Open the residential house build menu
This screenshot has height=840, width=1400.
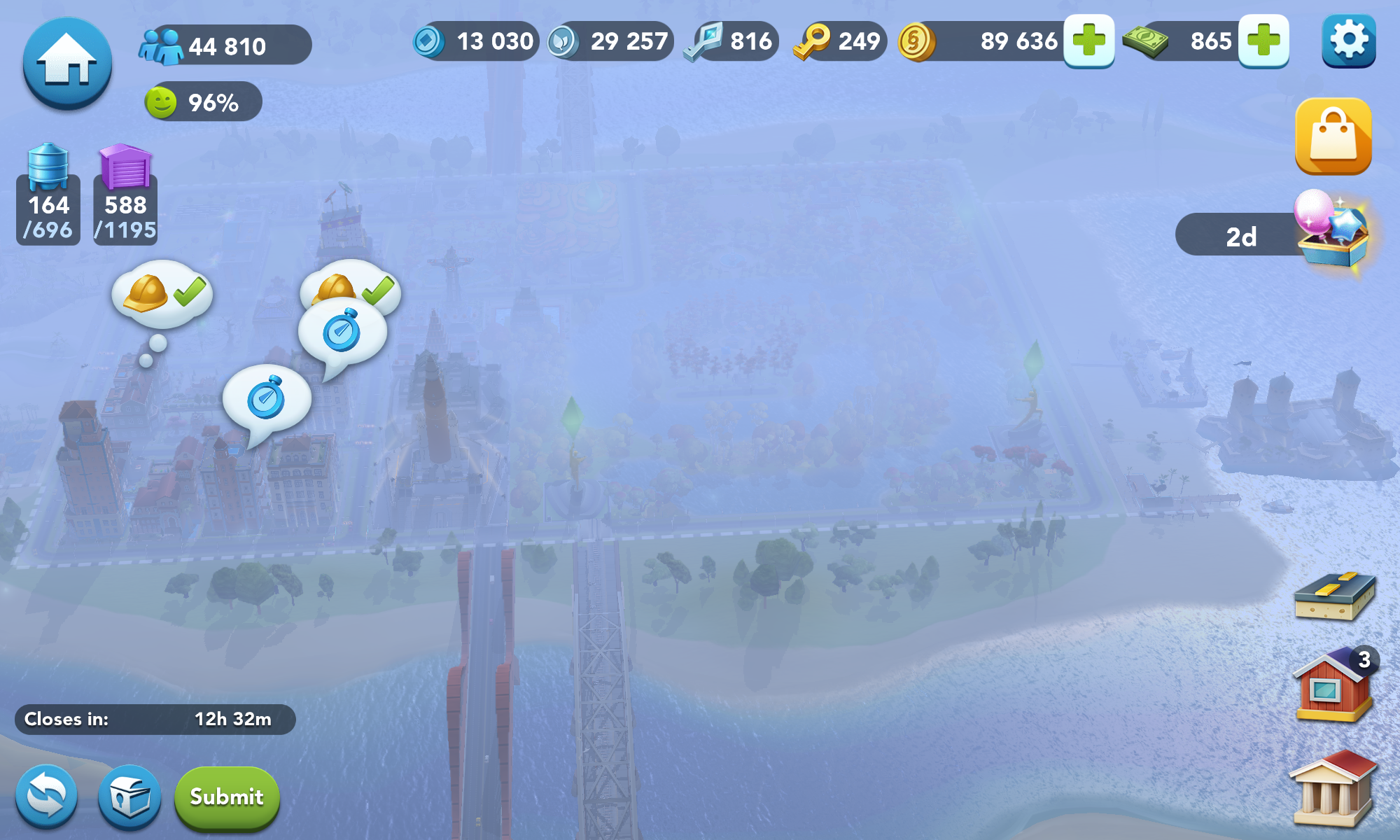coord(1334,686)
